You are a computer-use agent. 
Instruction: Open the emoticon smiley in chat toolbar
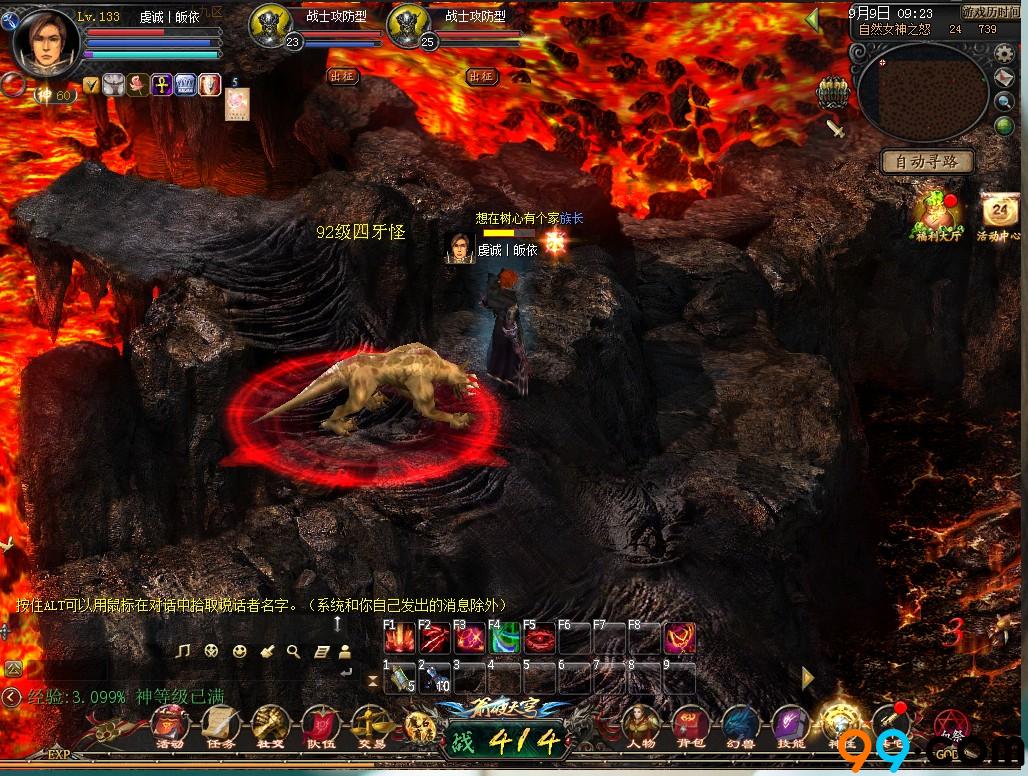(239, 651)
